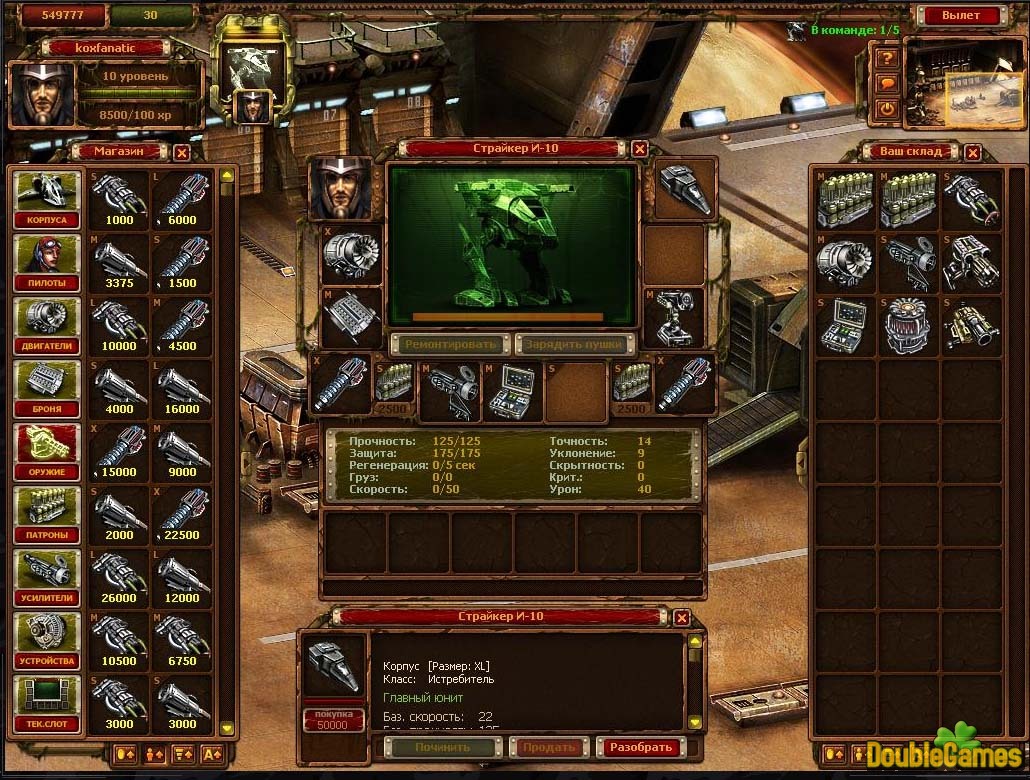1030x780 pixels.
Task: Click the Ремонтировать button
Action: coord(450,344)
